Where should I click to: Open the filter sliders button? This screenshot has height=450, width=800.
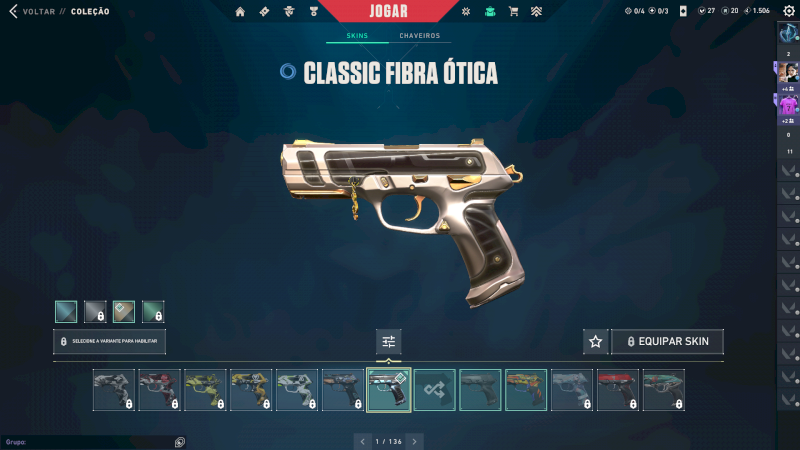[389, 342]
